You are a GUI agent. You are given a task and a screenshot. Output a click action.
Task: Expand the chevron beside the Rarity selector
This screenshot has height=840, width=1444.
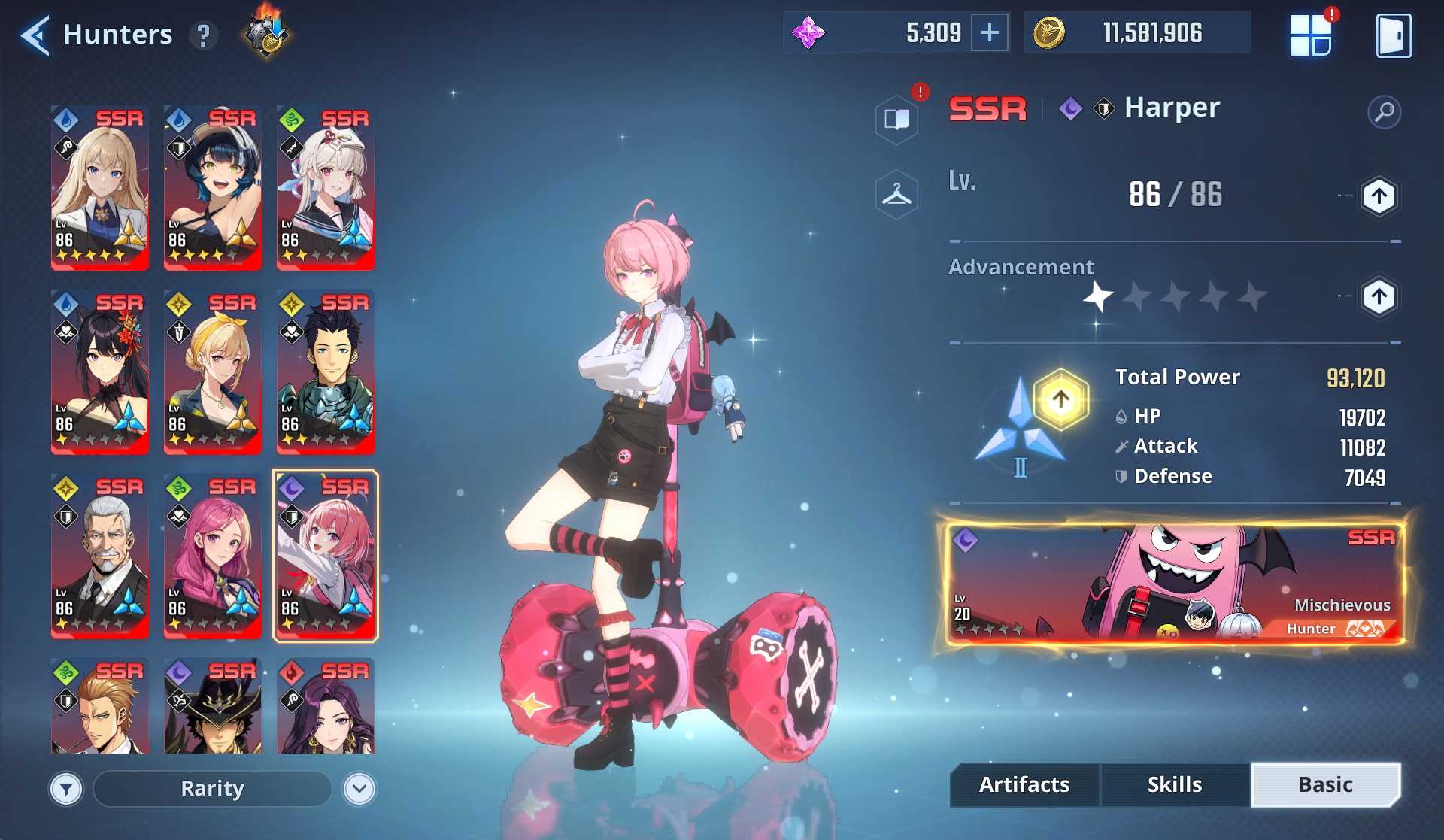(359, 788)
